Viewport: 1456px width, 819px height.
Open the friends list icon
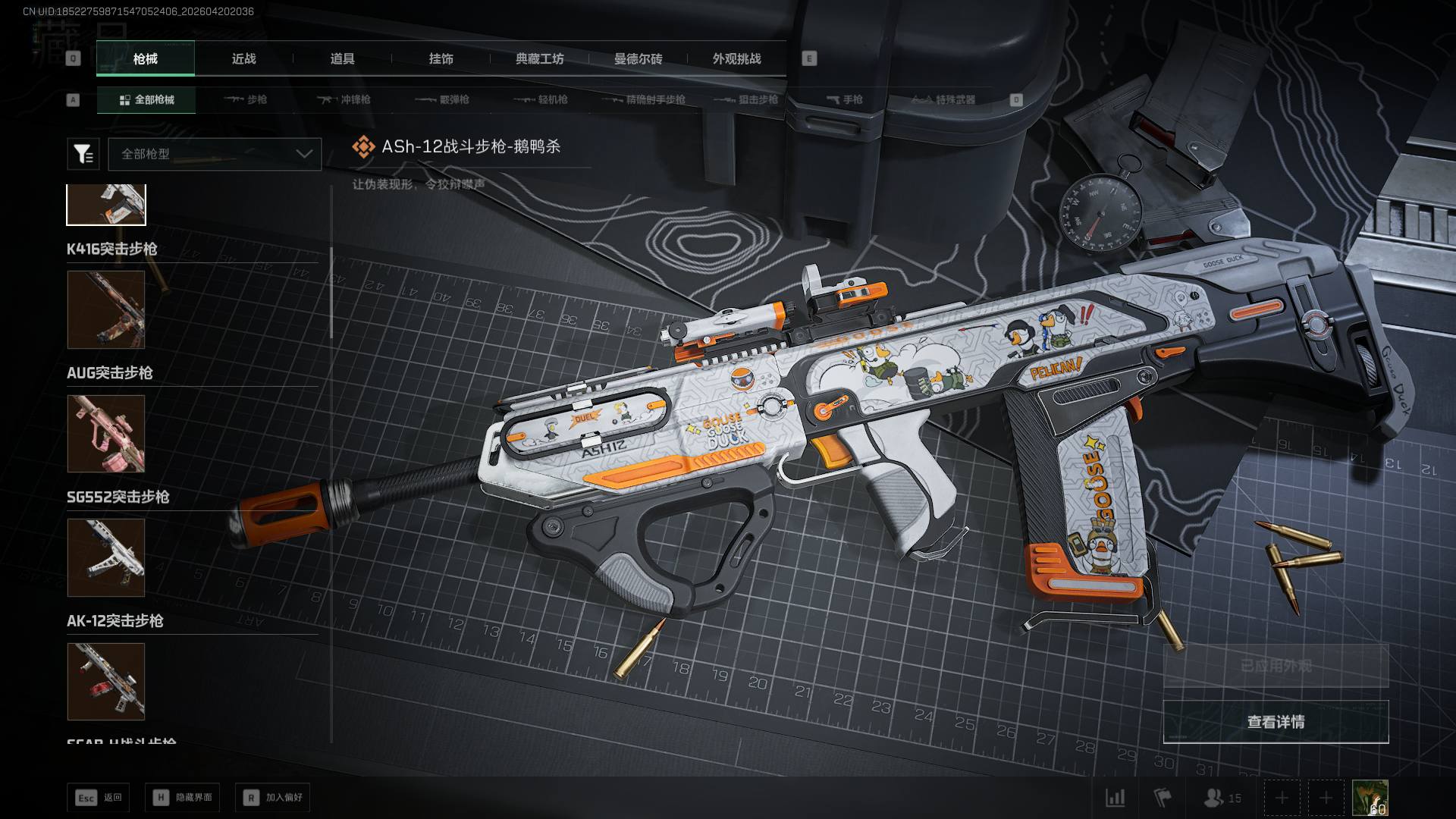[1221, 798]
